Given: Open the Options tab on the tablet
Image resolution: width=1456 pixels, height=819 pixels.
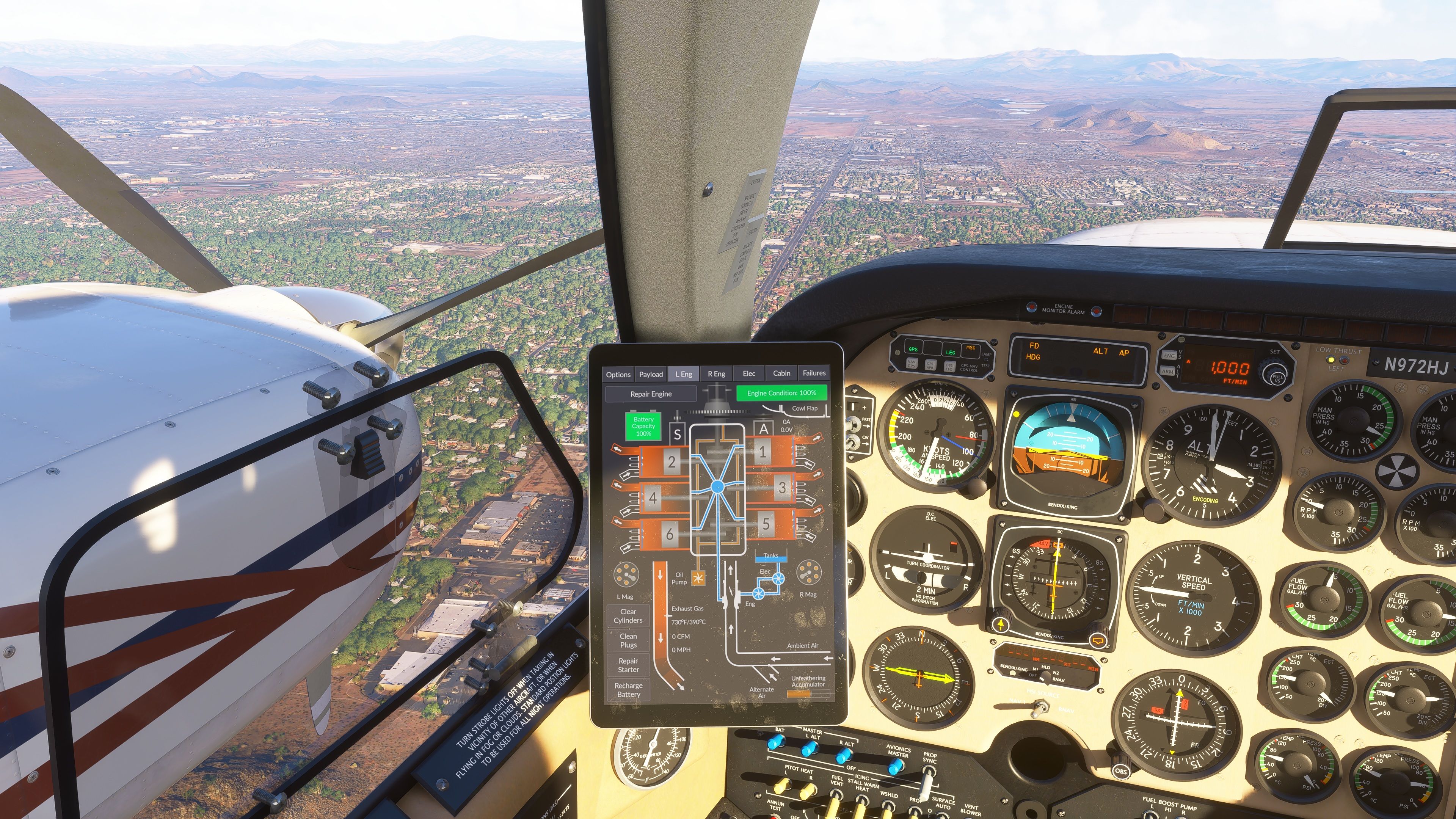Looking at the screenshot, I should pos(618,374).
